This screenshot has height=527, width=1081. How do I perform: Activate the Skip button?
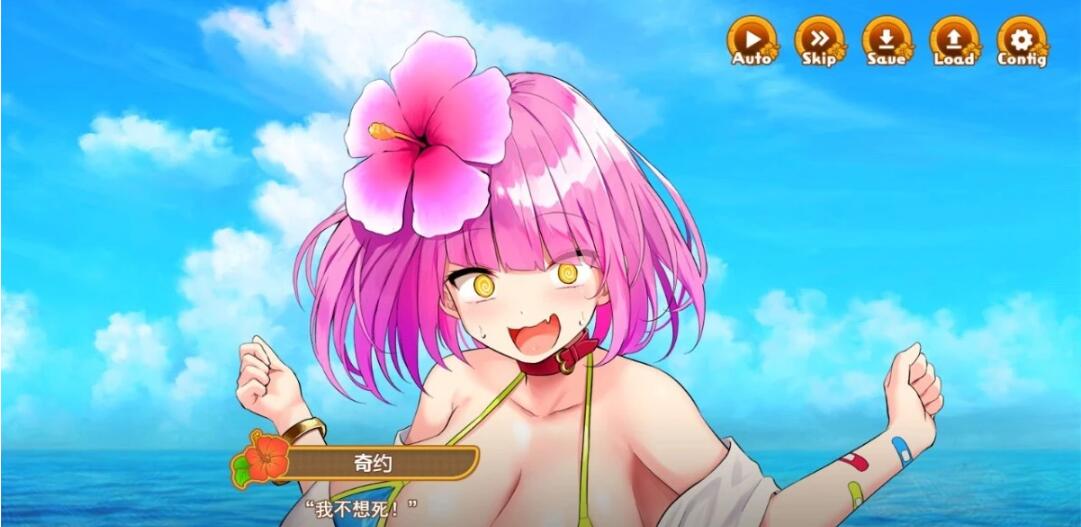(x=819, y=42)
